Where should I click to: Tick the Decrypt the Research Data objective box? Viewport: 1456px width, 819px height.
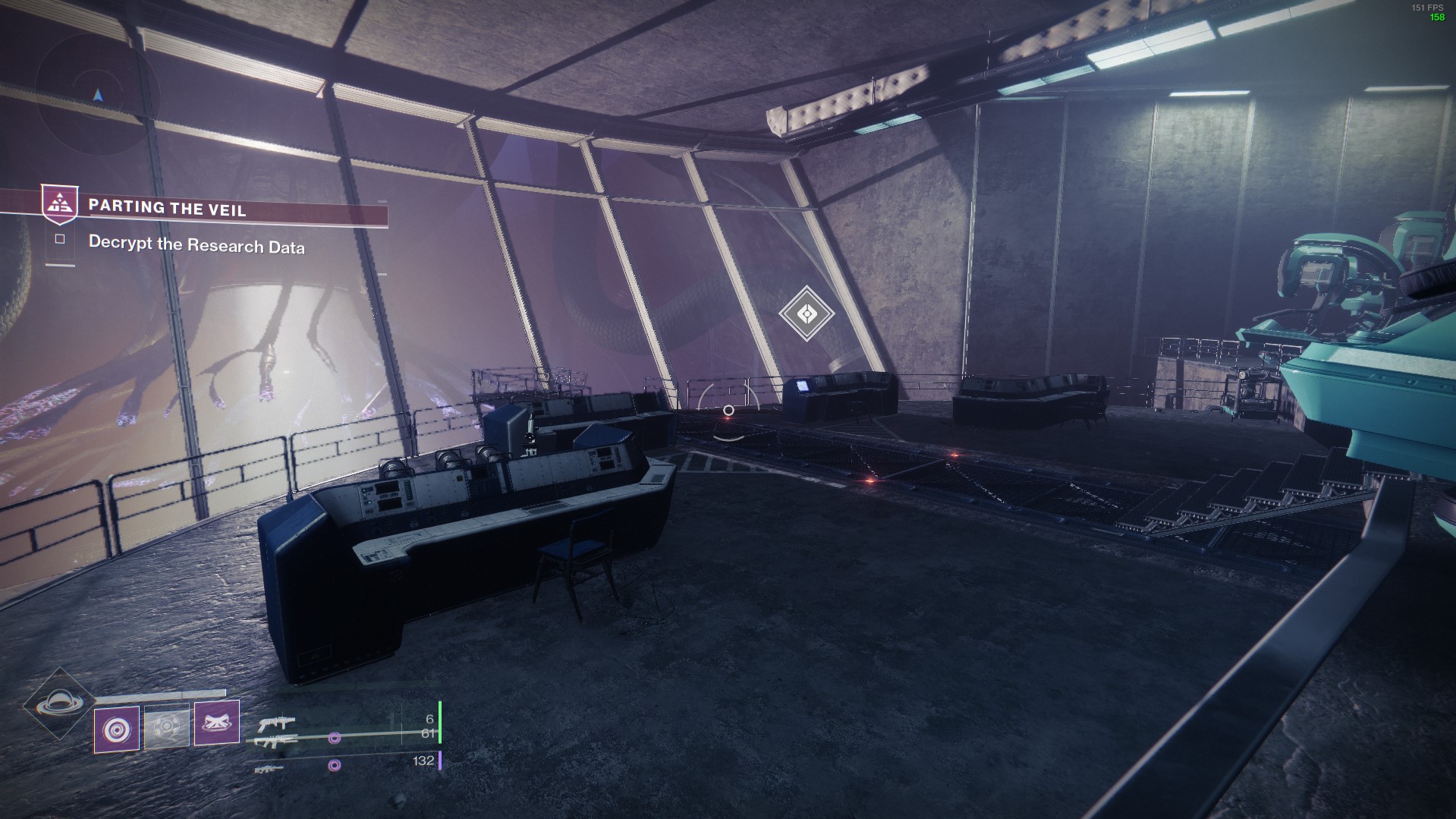pyautogui.click(x=60, y=239)
